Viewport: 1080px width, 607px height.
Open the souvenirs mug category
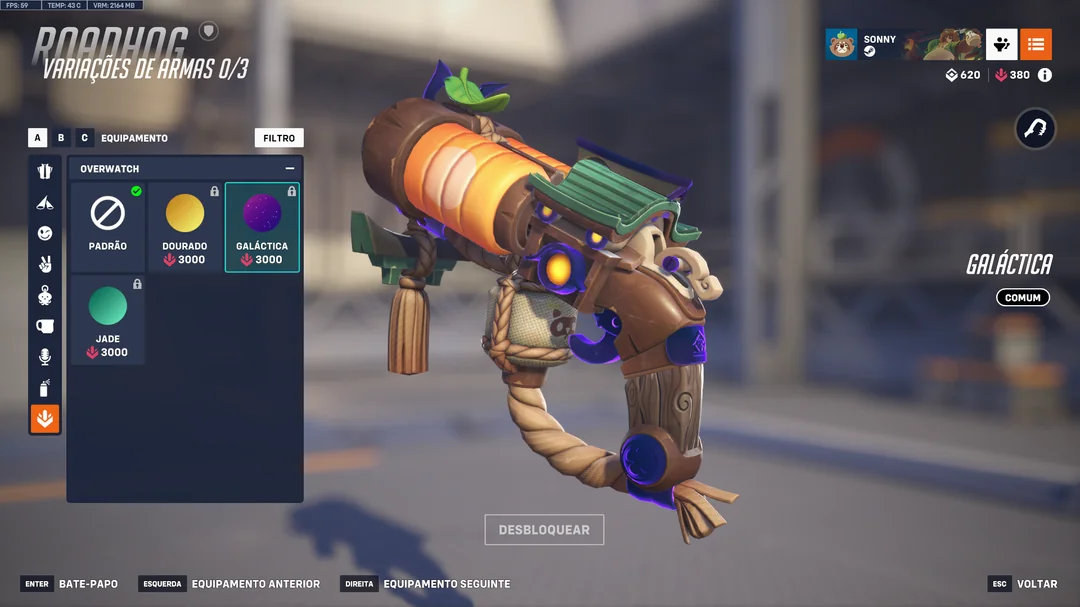pos(45,326)
